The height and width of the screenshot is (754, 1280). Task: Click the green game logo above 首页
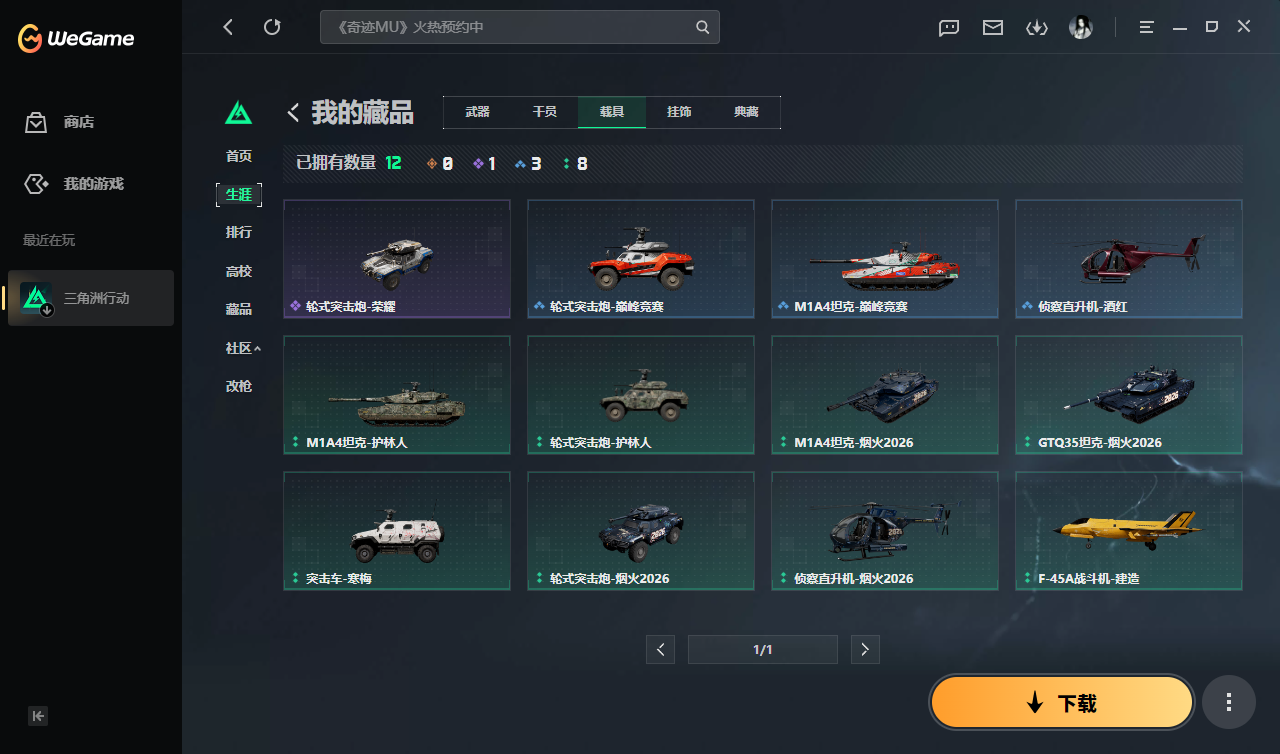[x=238, y=113]
